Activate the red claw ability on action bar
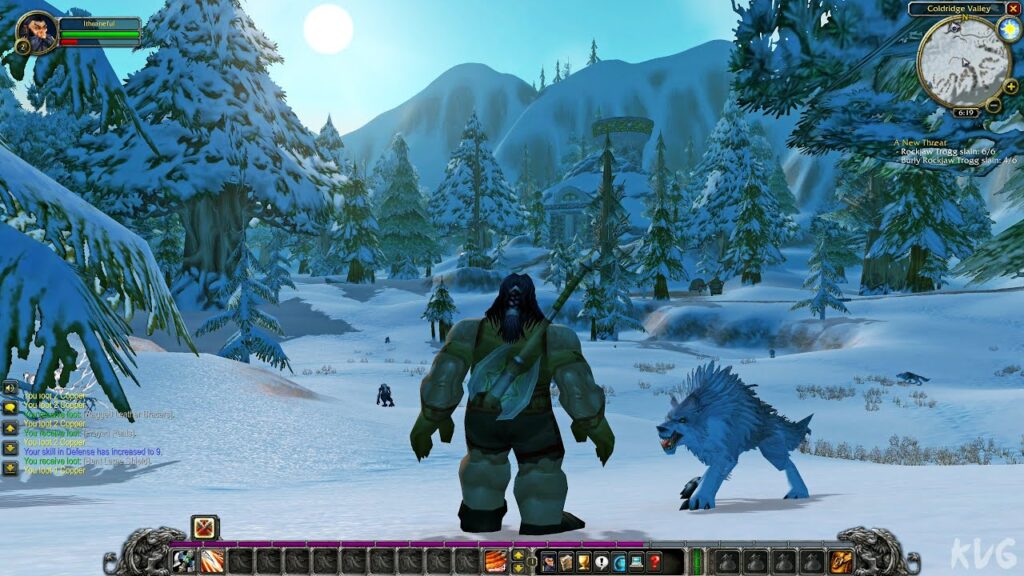The image size is (1024, 576). [495, 561]
